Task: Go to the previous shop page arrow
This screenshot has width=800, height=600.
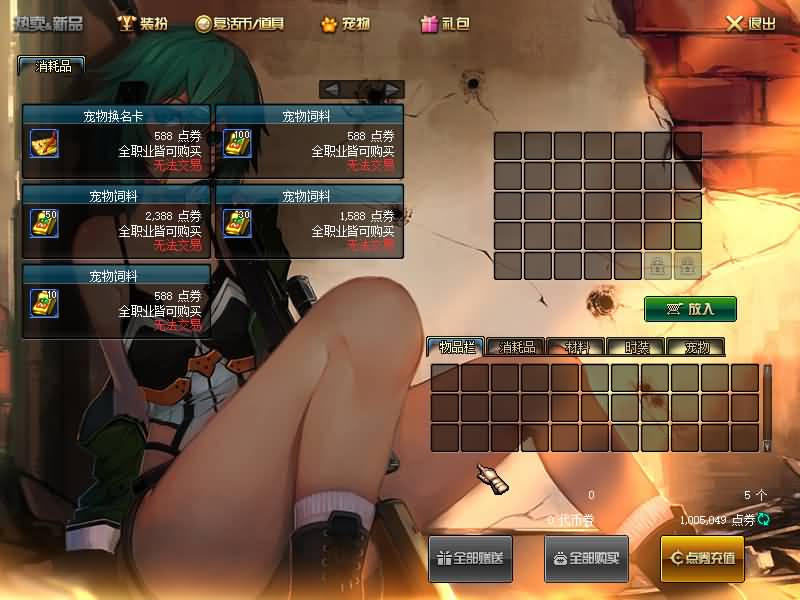Action: (332, 90)
